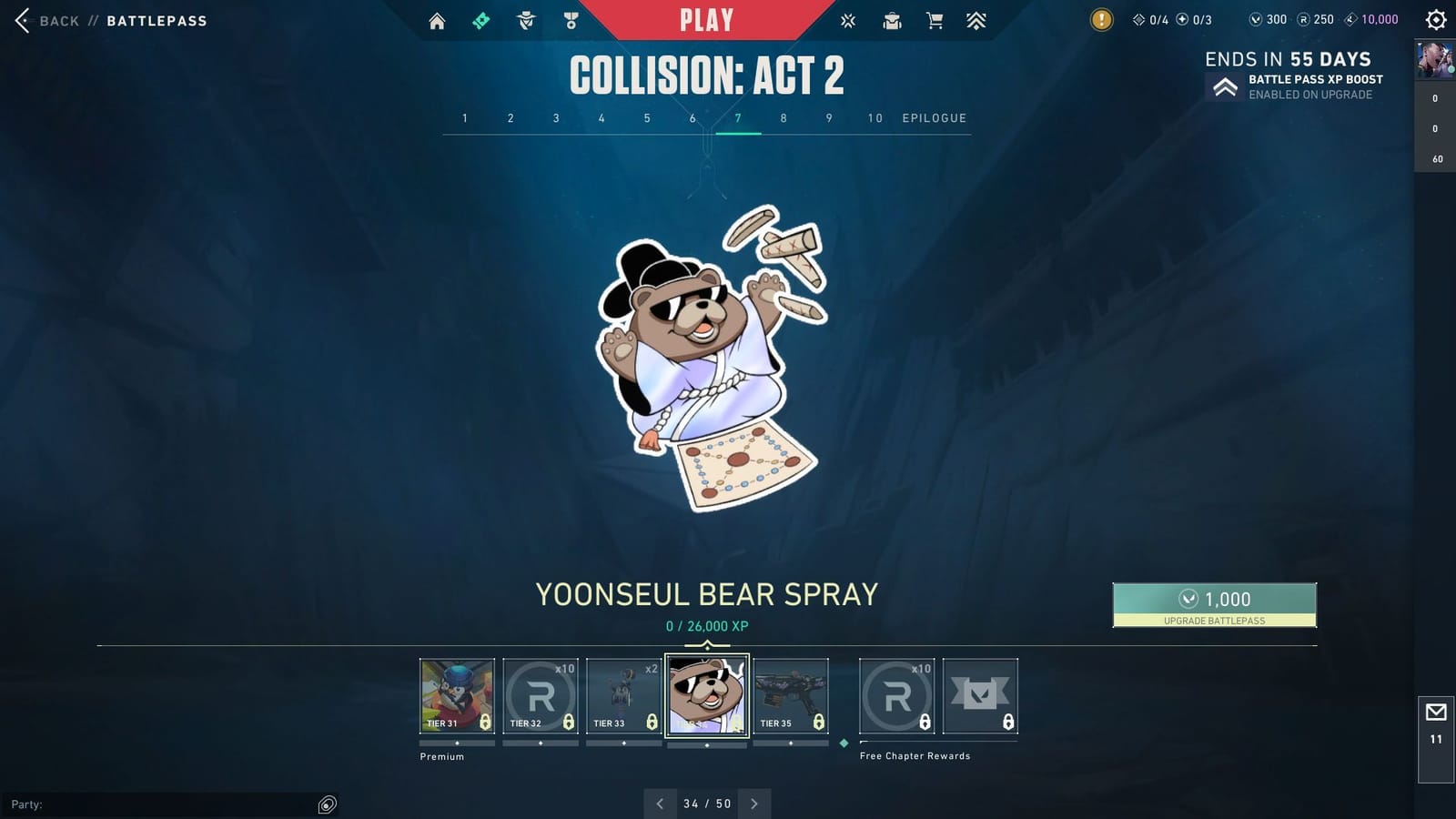Go to previous page with left arrow

click(x=660, y=804)
